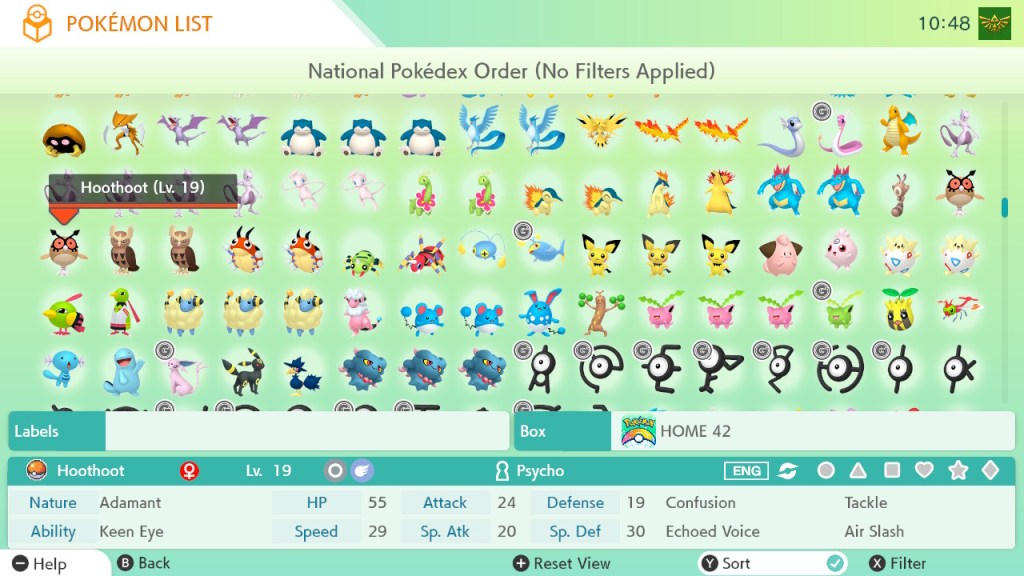This screenshot has height=576, width=1024.
Task: Open the Help panel
Action: tap(40, 563)
